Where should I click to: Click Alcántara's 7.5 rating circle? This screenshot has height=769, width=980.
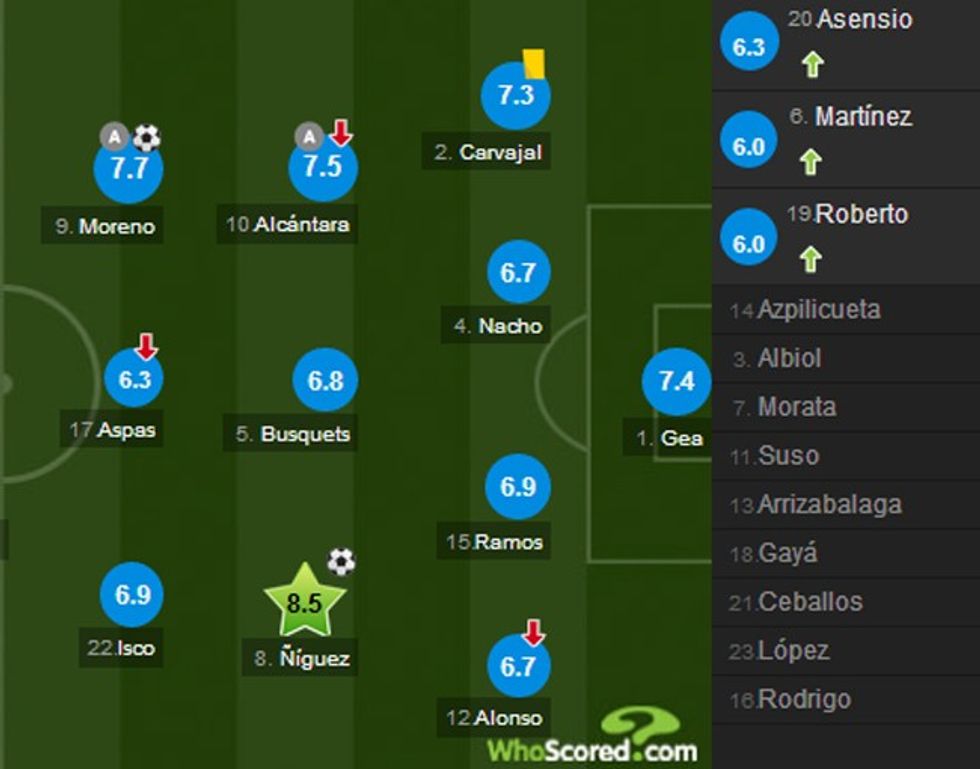[323, 167]
